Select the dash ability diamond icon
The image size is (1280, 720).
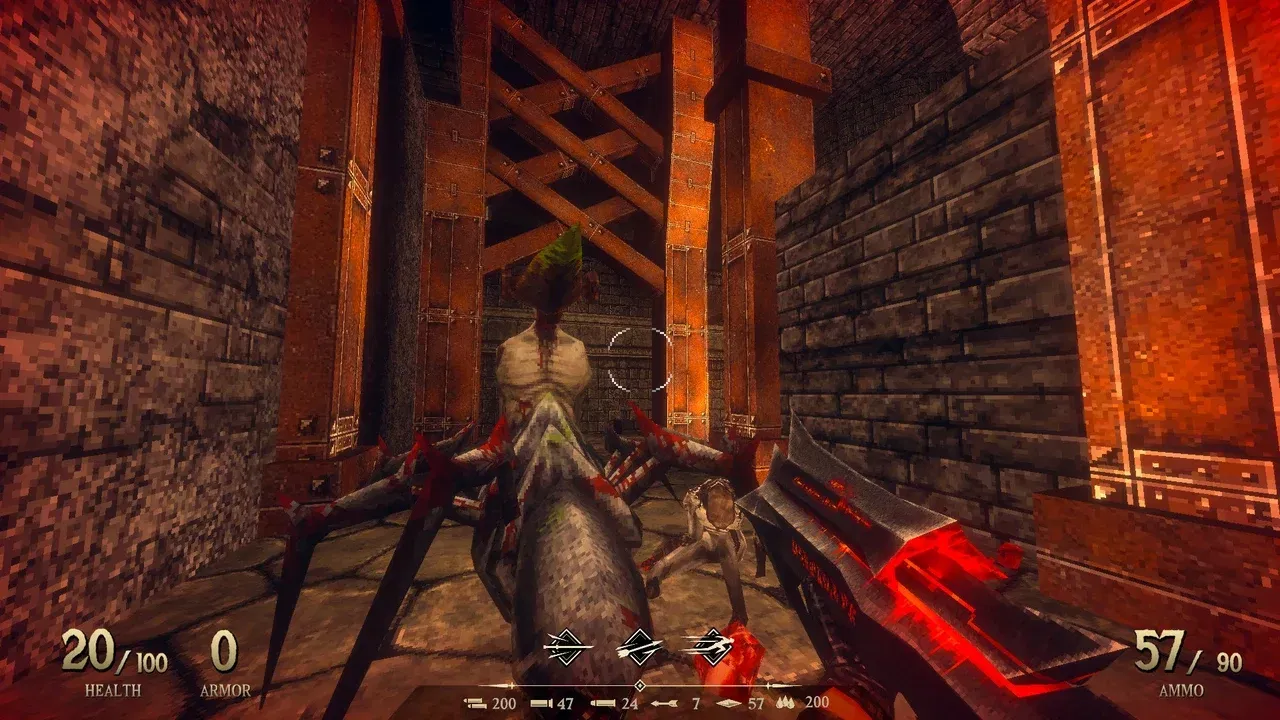coord(713,647)
